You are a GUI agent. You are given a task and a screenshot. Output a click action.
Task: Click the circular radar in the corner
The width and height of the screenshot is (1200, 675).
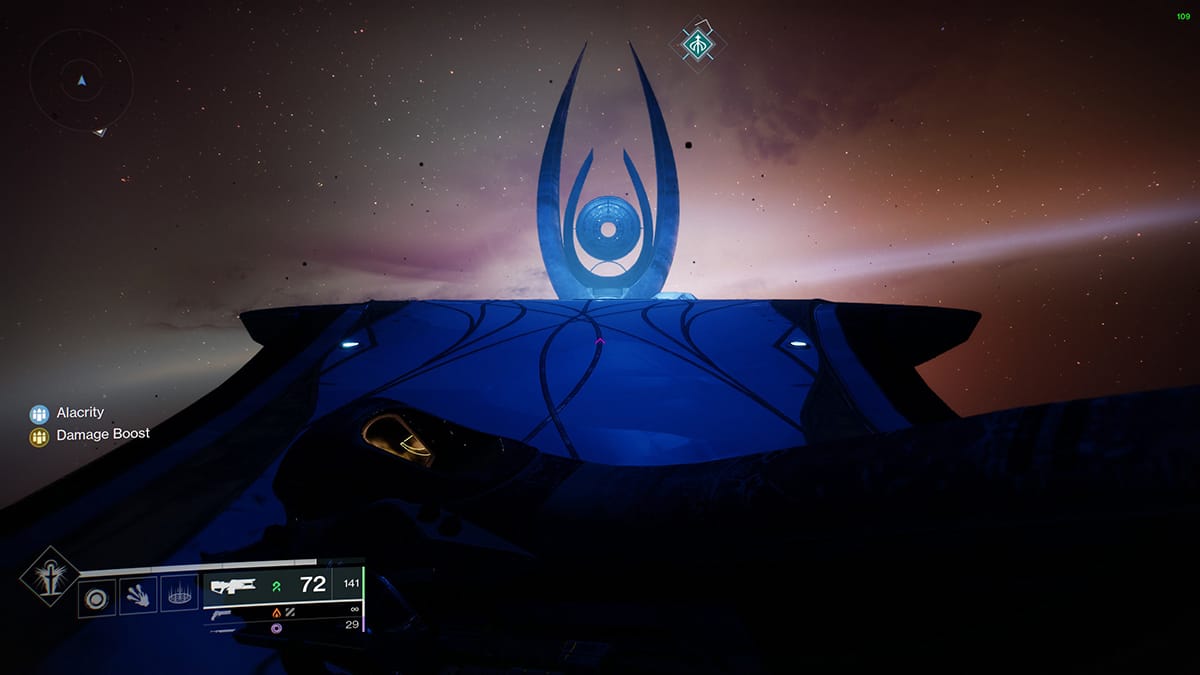tap(81, 80)
